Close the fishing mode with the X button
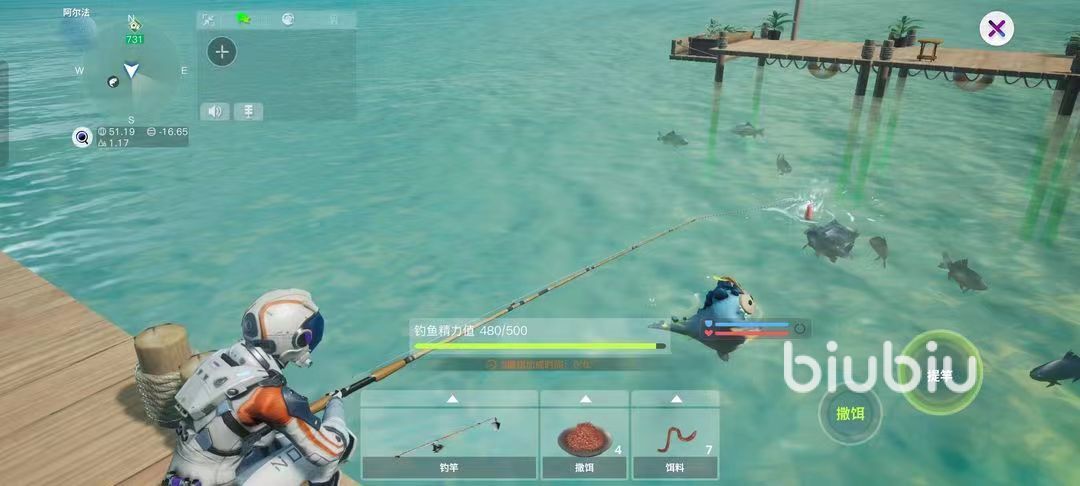Screen dimensions: 1080x486 point(996,29)
